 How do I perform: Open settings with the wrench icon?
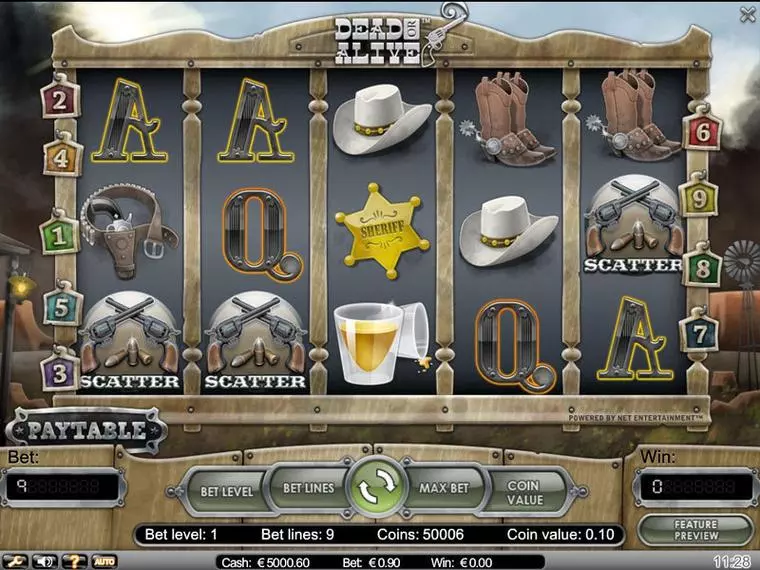point(13,562)
